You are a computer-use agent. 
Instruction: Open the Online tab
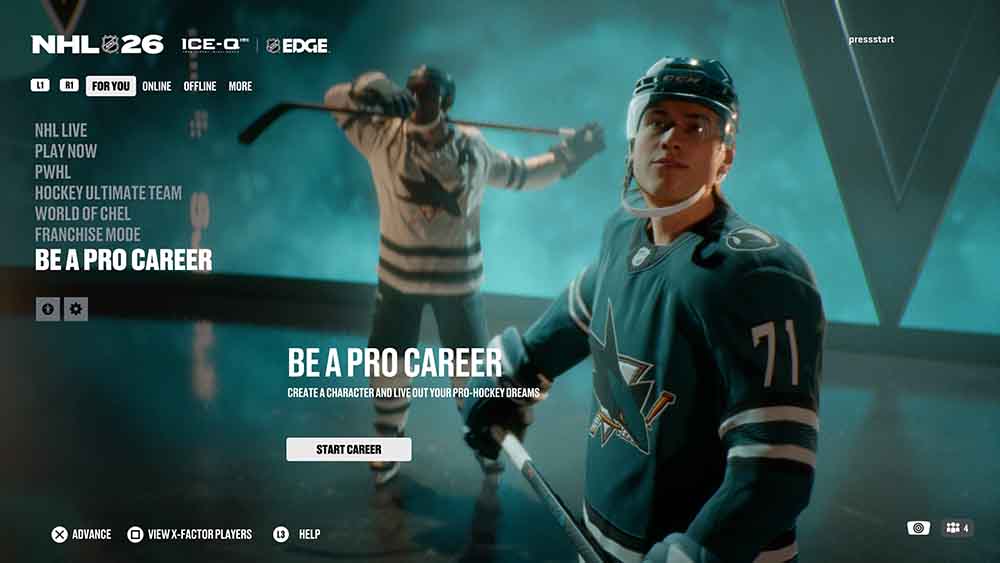click(x=156, y=86)
